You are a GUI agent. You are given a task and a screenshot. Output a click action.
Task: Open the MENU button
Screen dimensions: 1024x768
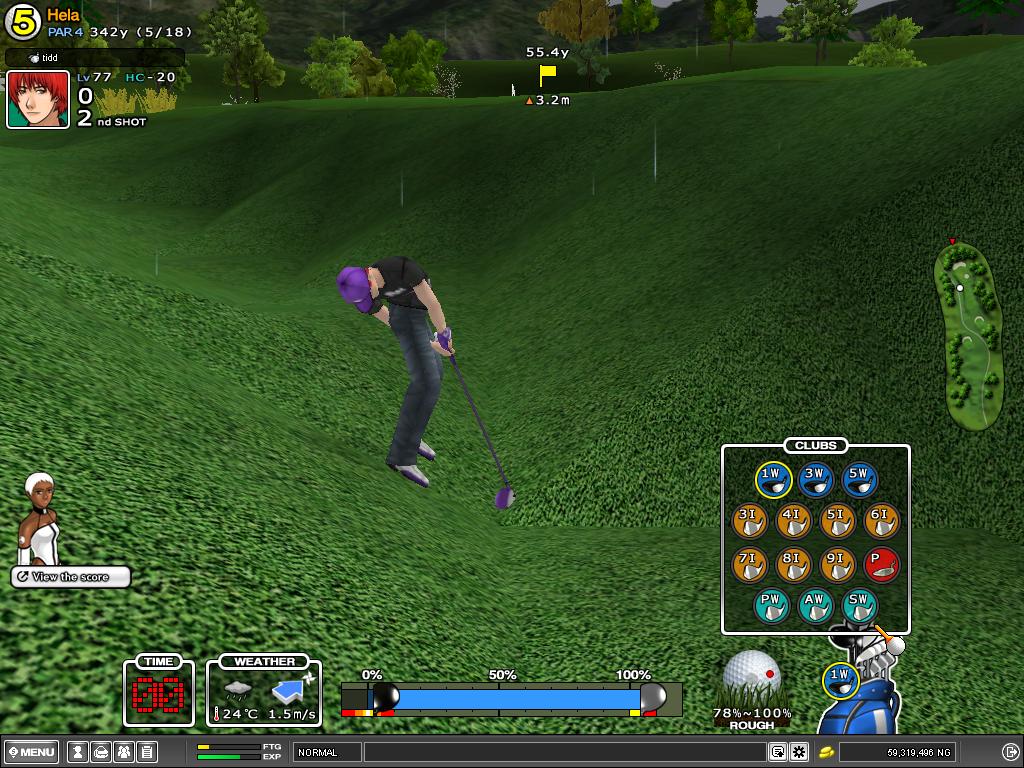point(32,752)
